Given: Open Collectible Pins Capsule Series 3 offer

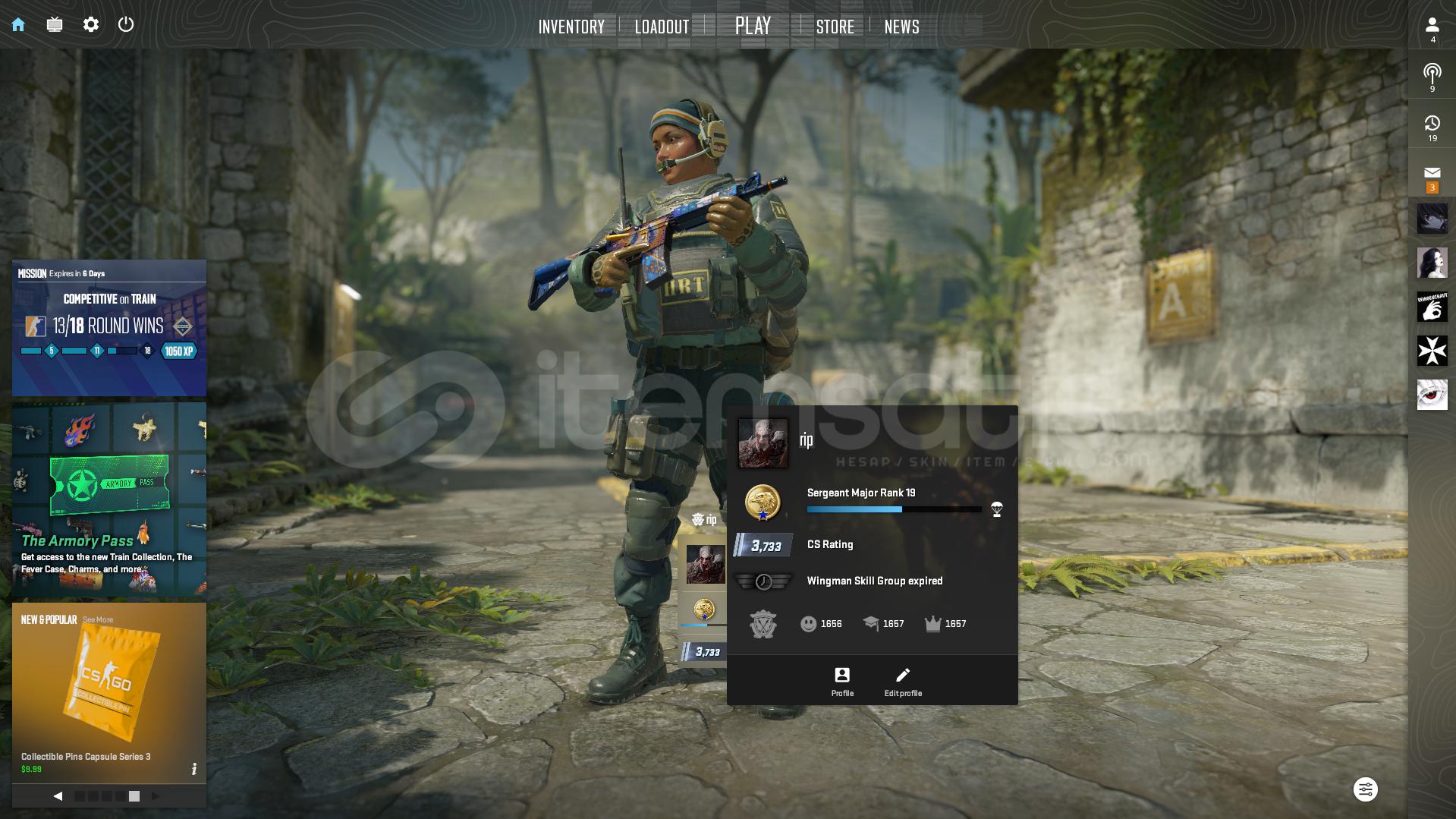Looking at the screenshot, I should click(x=109, y=692).
